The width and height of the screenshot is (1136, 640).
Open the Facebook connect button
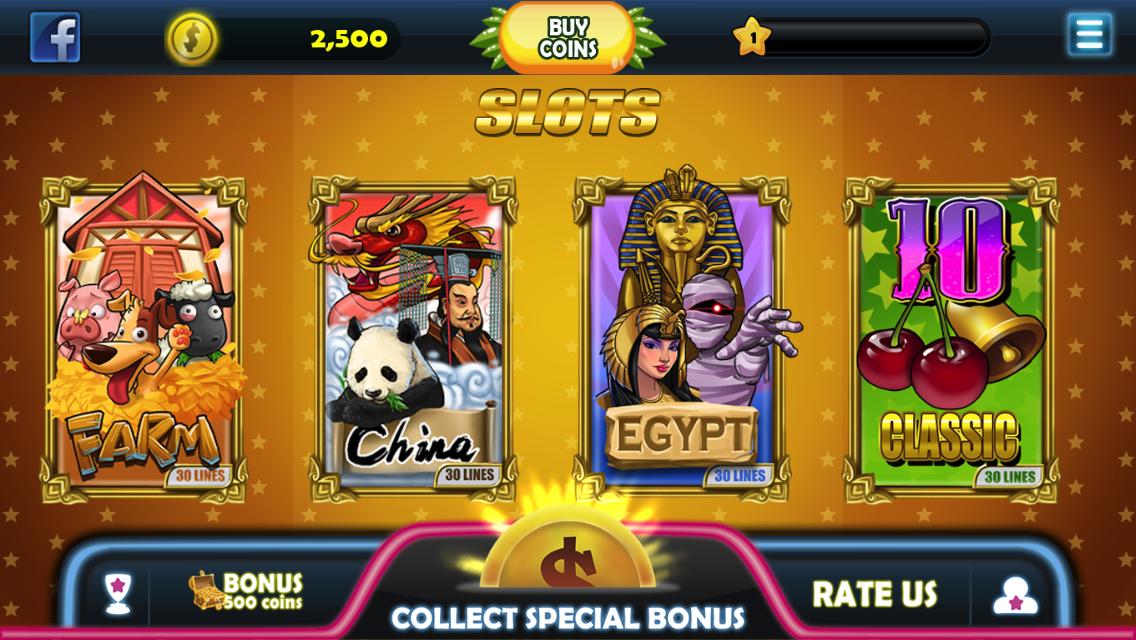[55, 38]
